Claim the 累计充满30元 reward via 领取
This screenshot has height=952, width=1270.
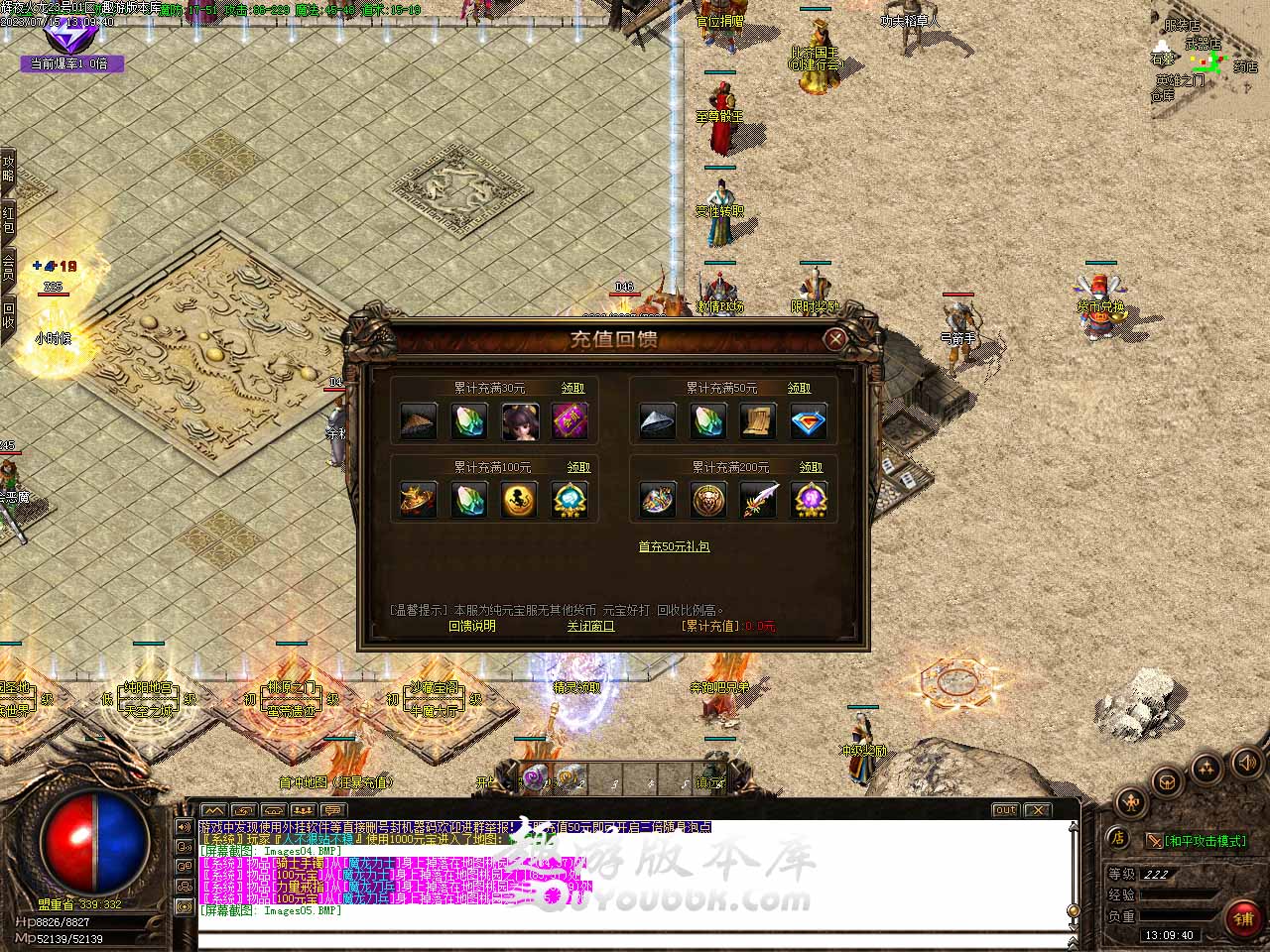[573, 389]
